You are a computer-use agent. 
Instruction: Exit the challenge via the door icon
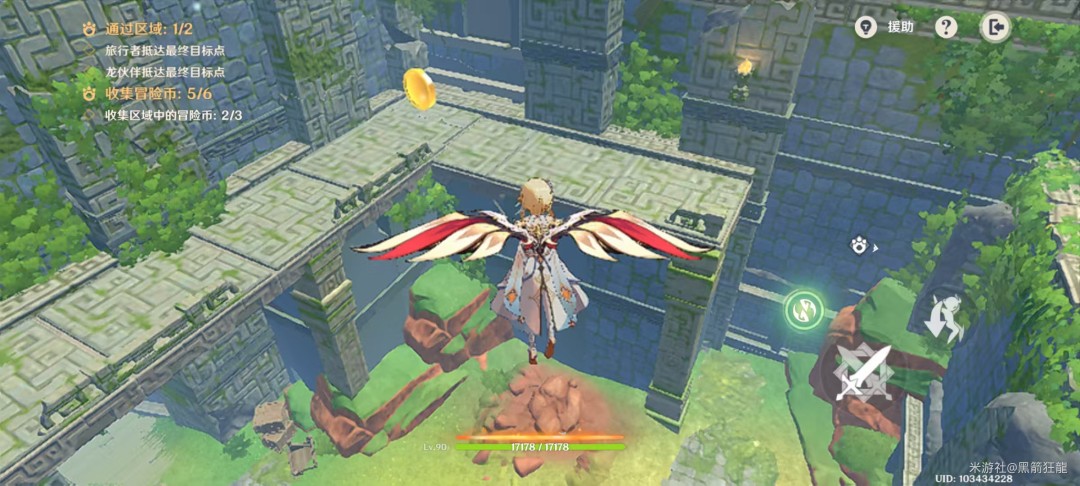[995, 27]
